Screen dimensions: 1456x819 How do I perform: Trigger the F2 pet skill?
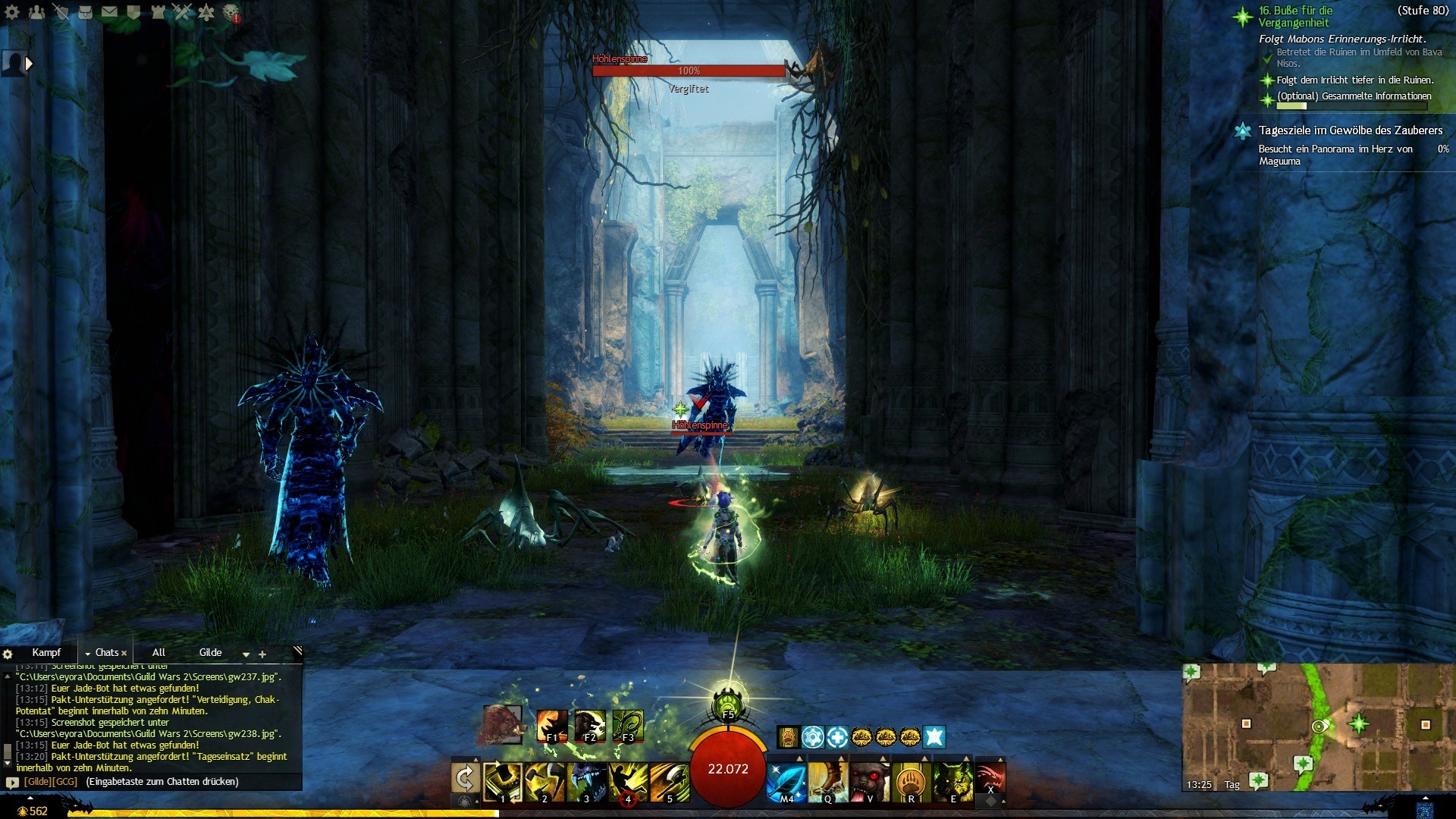coord(589,725)
